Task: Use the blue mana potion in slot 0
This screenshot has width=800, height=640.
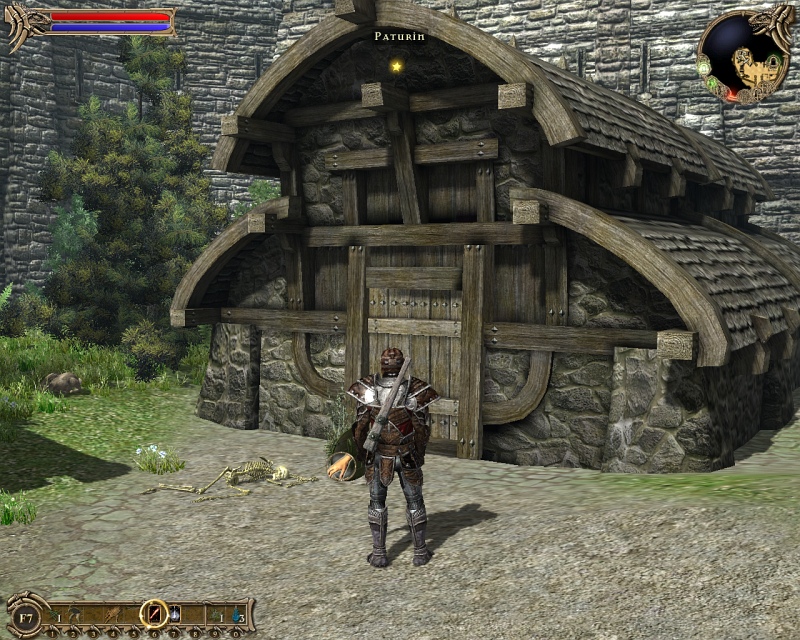Action: pos(236,613)
